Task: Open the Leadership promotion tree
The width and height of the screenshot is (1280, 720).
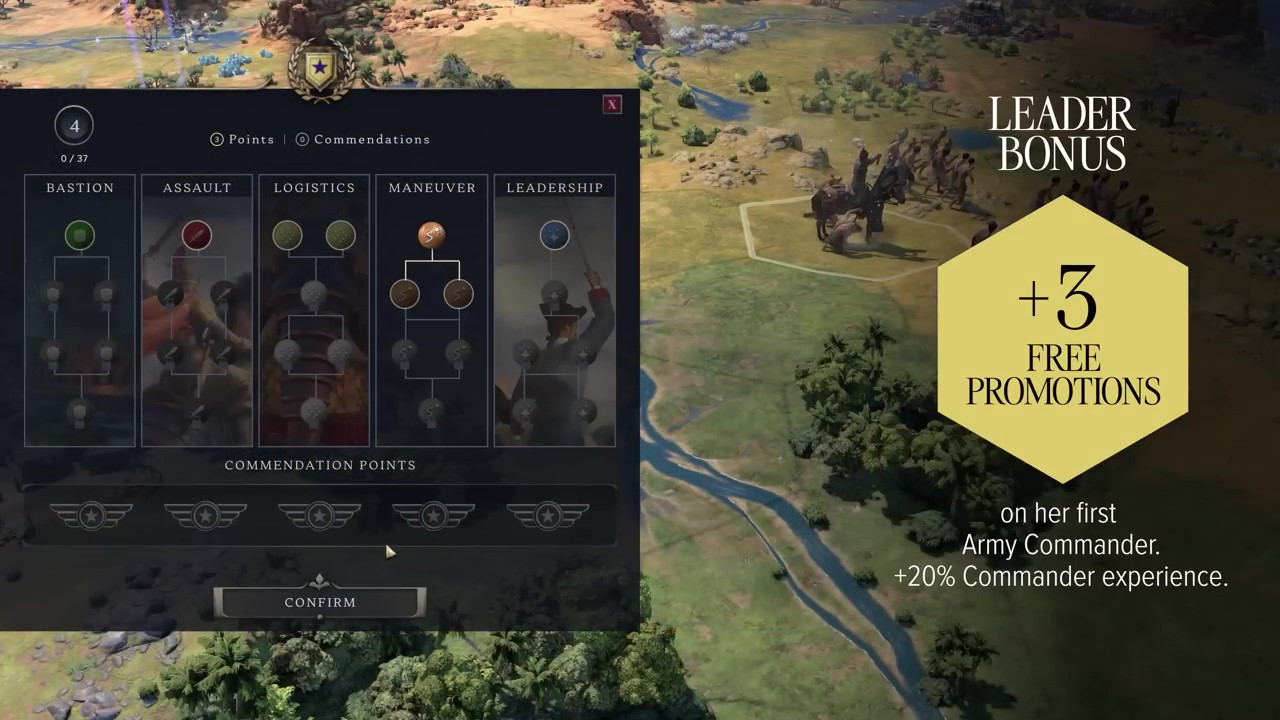Action: click(554, 188)
